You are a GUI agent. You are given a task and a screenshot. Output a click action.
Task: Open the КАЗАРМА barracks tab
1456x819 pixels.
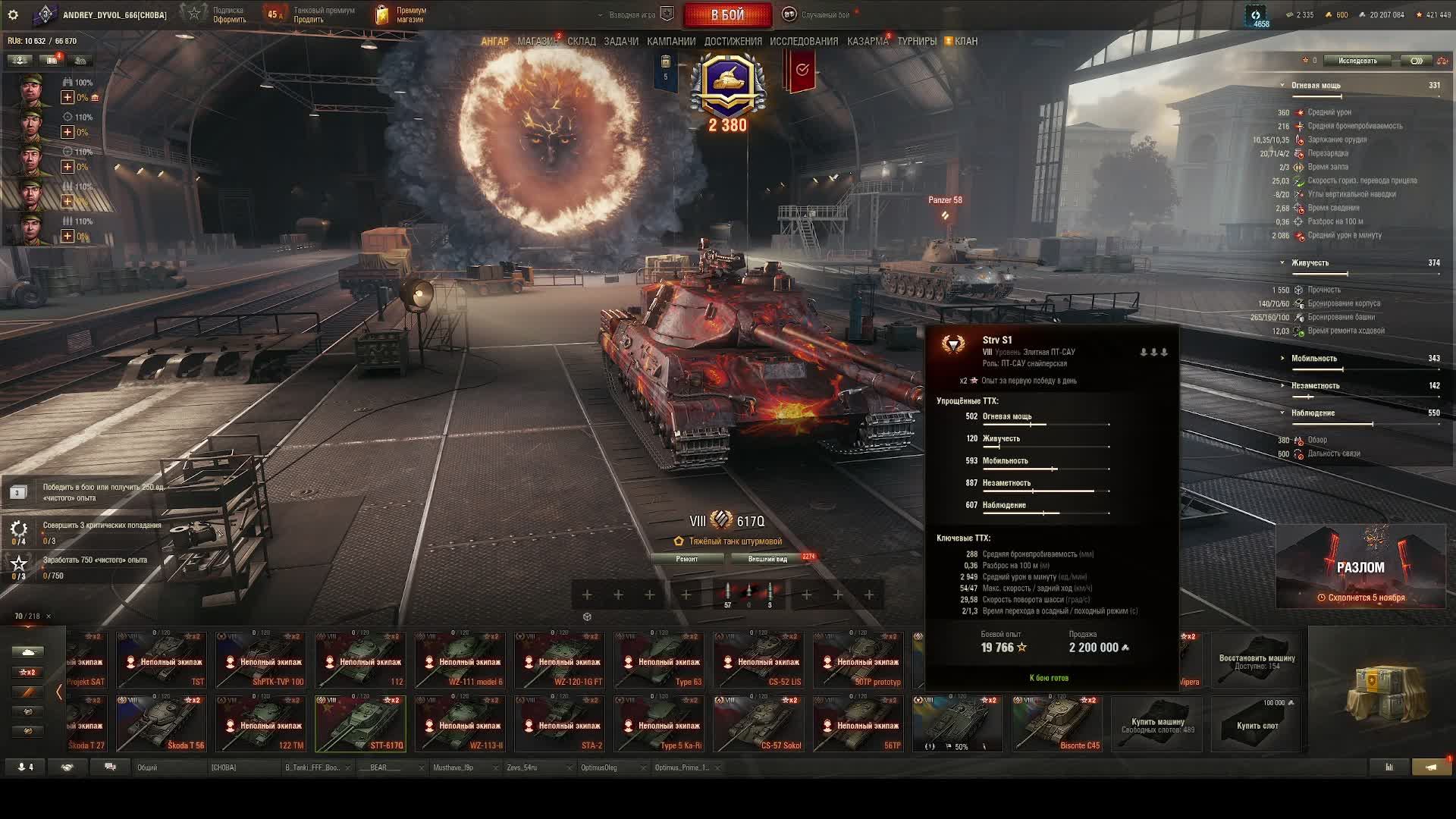[x=868, y=42]
